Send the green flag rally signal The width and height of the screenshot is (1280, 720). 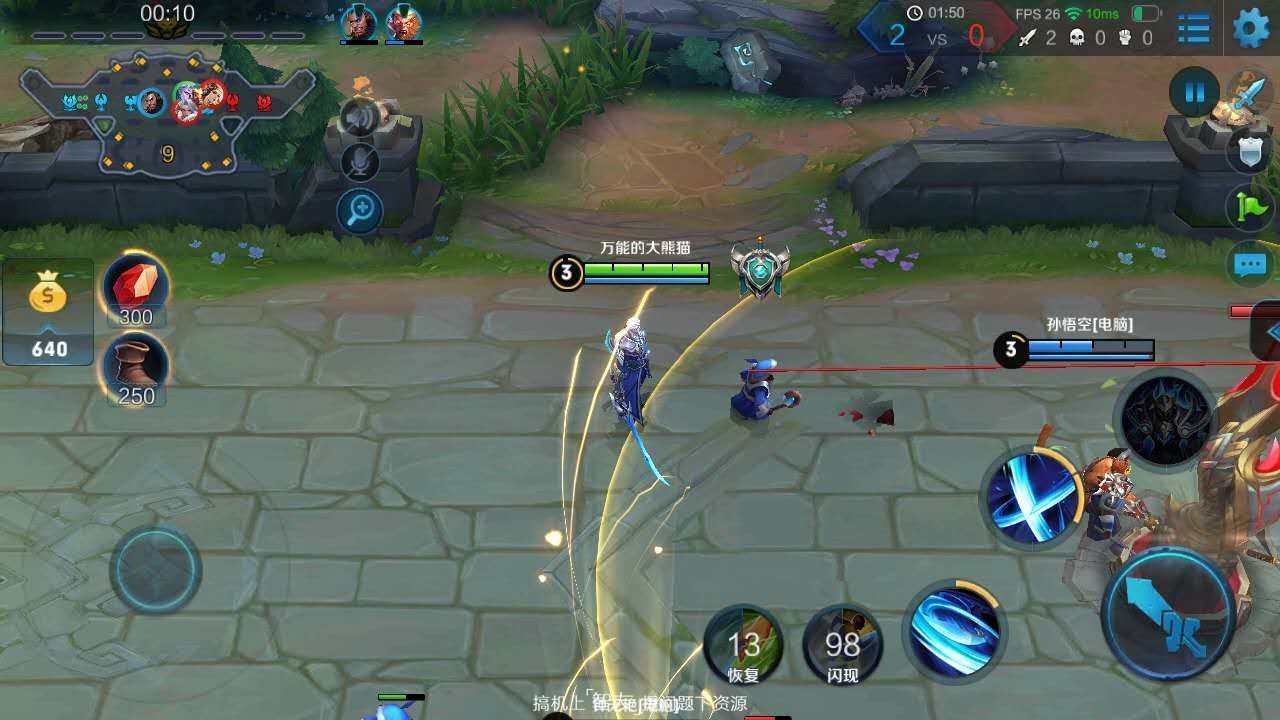[x=1249, y=207]
